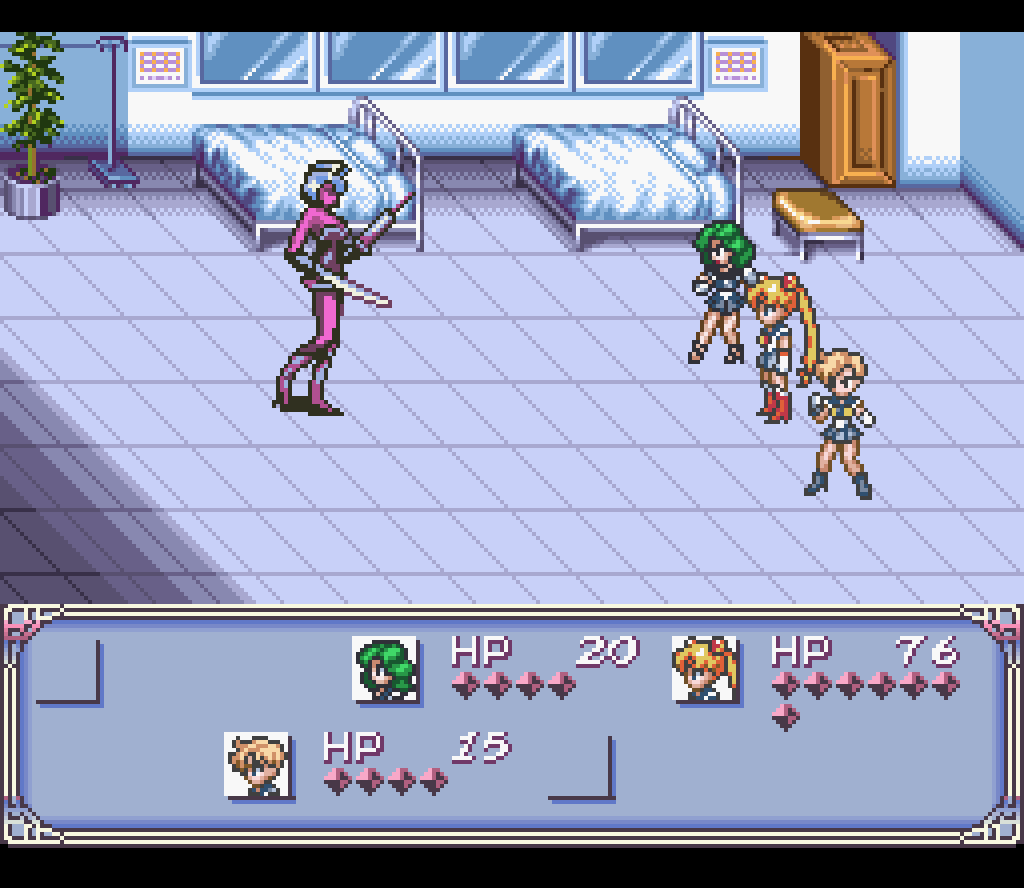Click Sailor Moon's portrait in status panel
1024x888 pixels.
(x=705, y=668)
